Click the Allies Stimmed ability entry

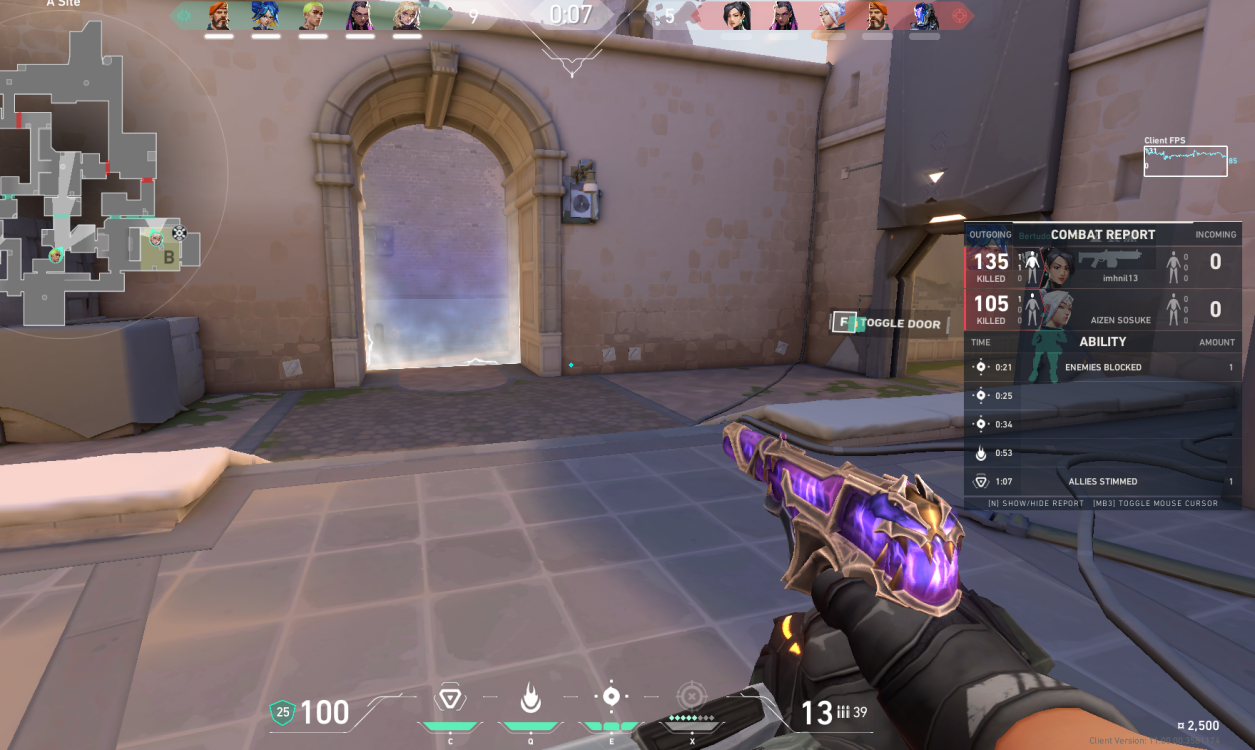[1103, 481]
